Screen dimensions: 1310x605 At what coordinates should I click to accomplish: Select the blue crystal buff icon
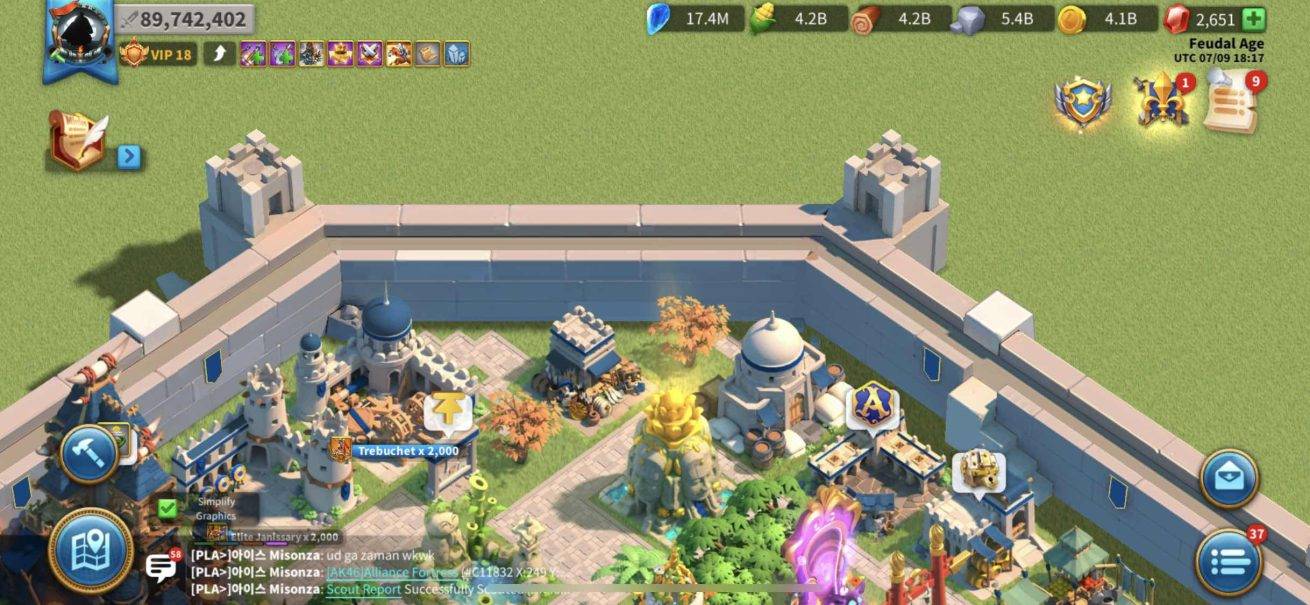point(457,54)
